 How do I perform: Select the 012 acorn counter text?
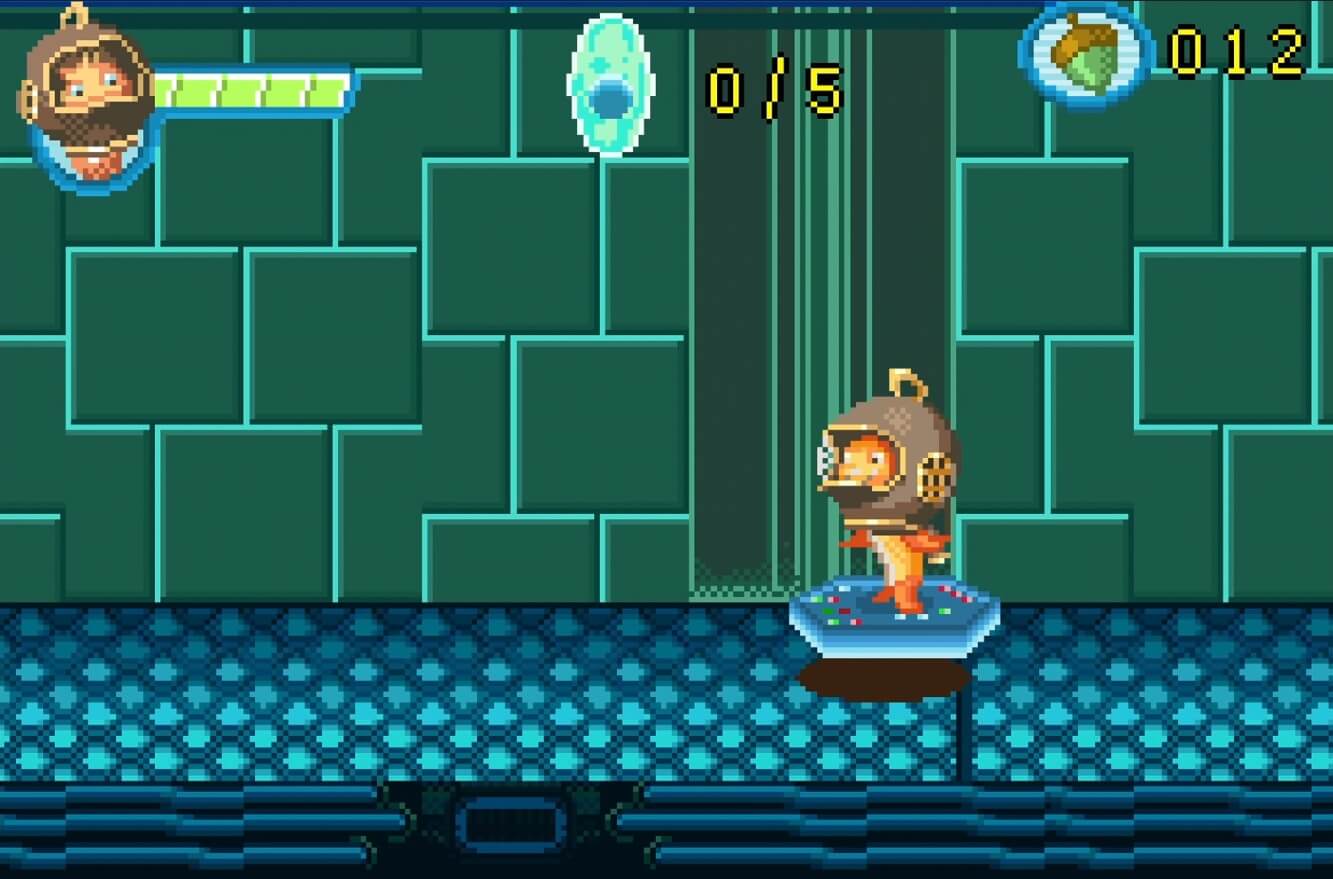pyautogui.click(x=1235, y=52)
